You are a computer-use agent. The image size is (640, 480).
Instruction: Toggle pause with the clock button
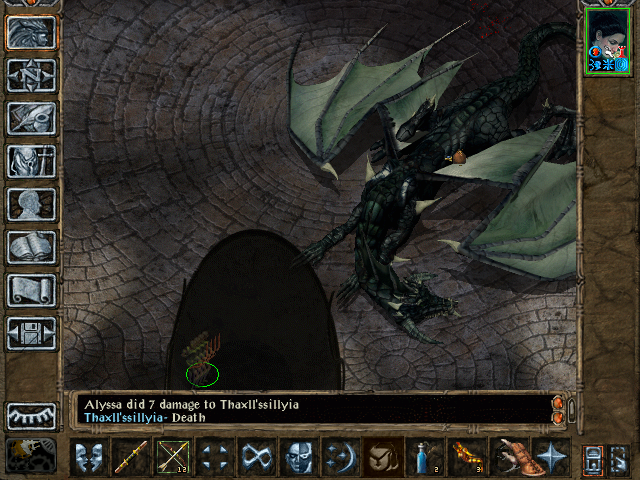(31, 455)
